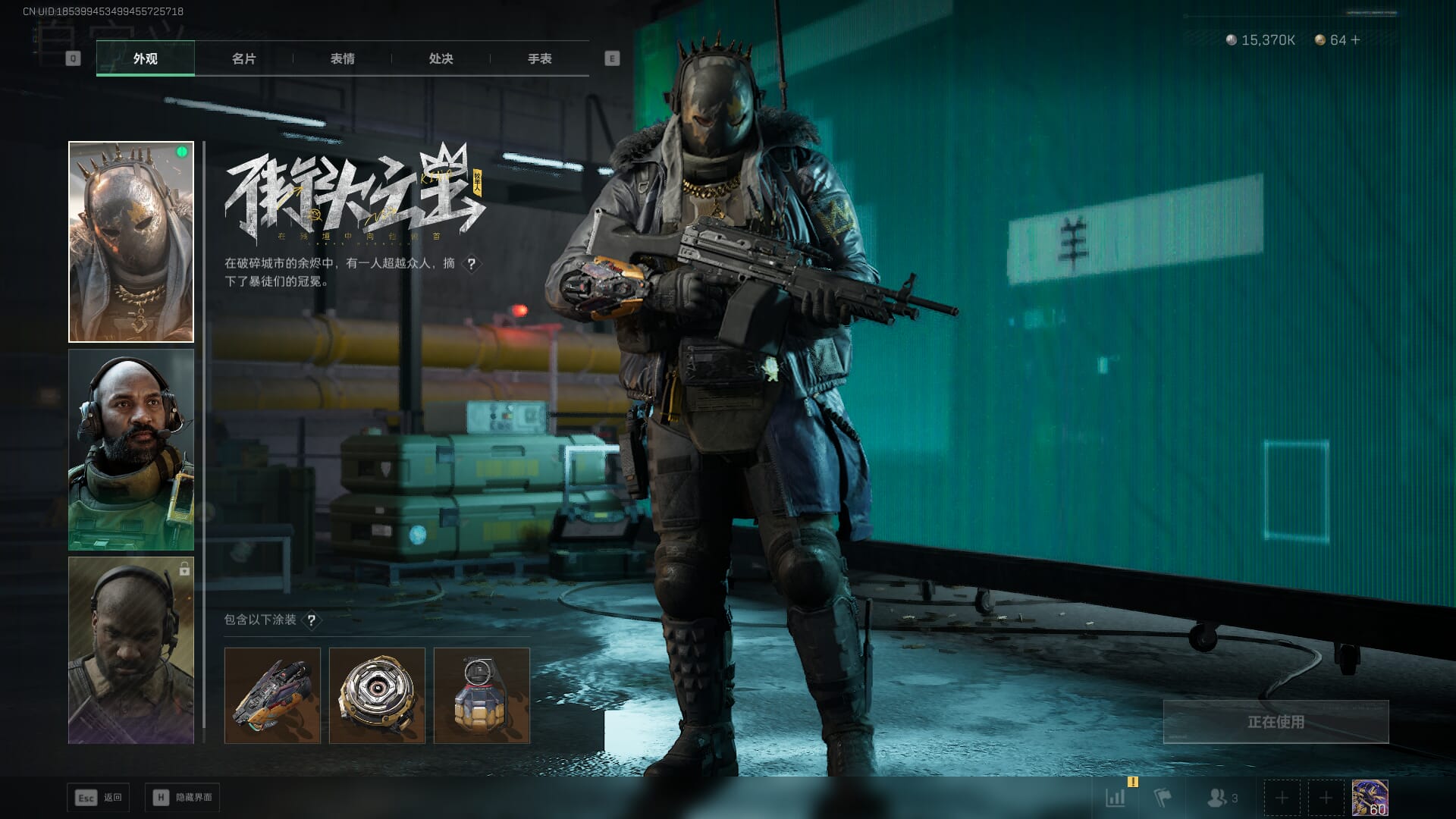Add more gold currency with the plus

(1355, 40)
